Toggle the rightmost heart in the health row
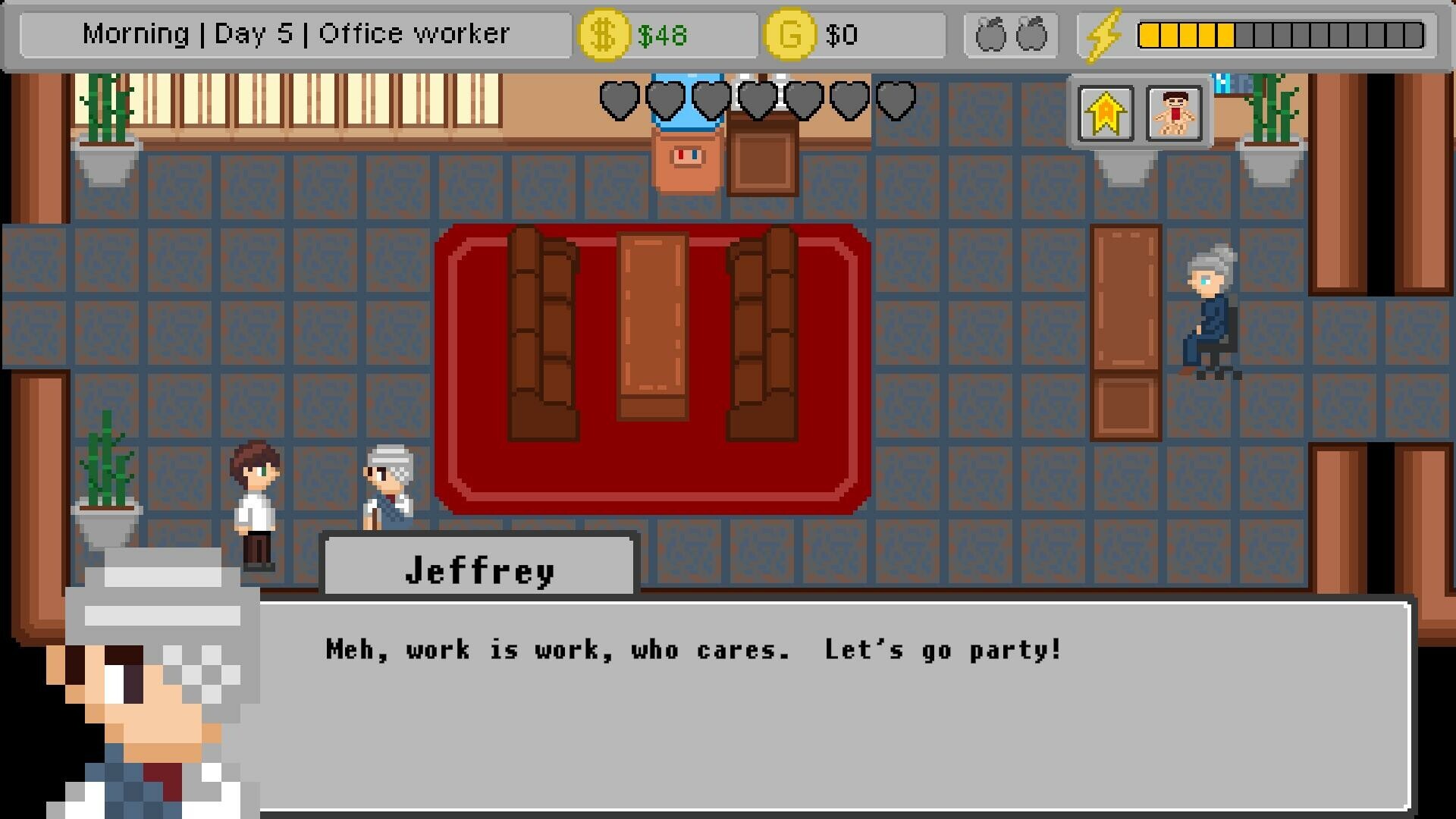This screenshot has width=1456, height=819. coord(896,99)
